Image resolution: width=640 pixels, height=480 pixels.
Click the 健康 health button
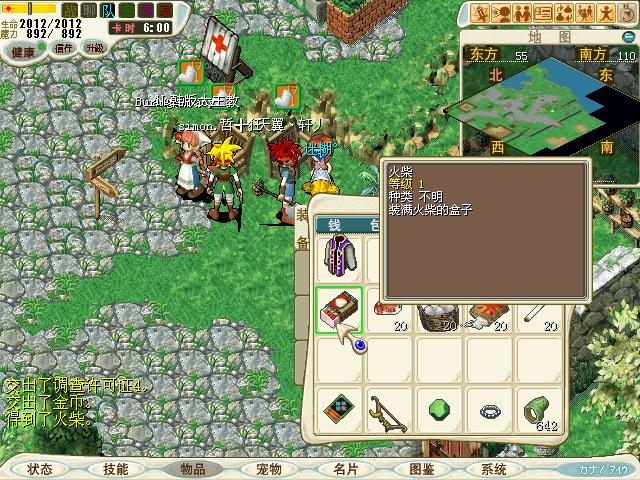24,50
